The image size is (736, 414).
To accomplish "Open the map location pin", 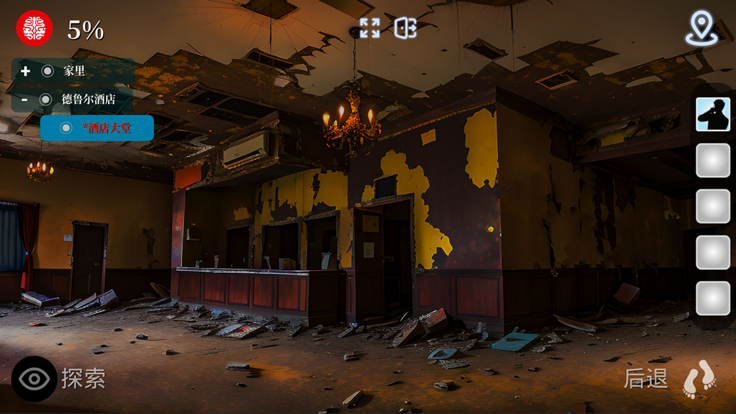I will tap(702, 28).
